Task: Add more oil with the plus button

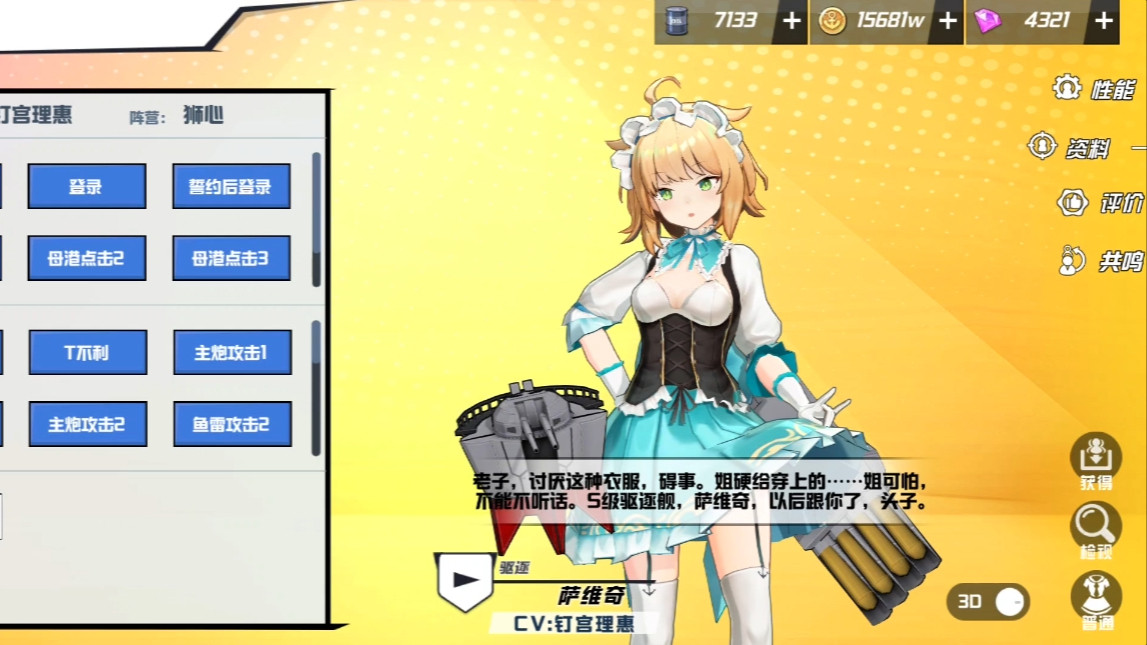Action: point(791,21)
